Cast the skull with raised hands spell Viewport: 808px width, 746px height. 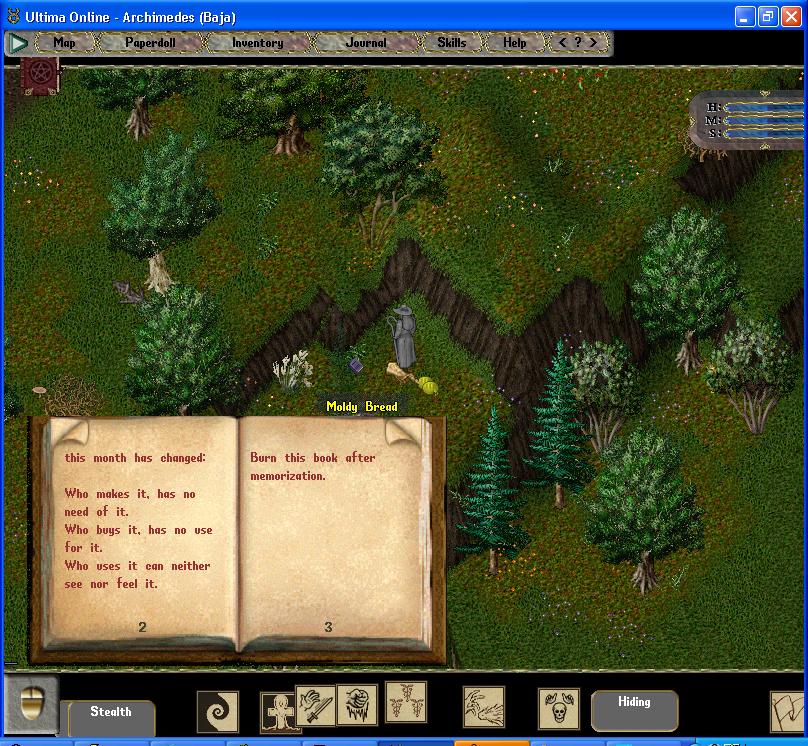pyautogui.click(x=558, y=709)
